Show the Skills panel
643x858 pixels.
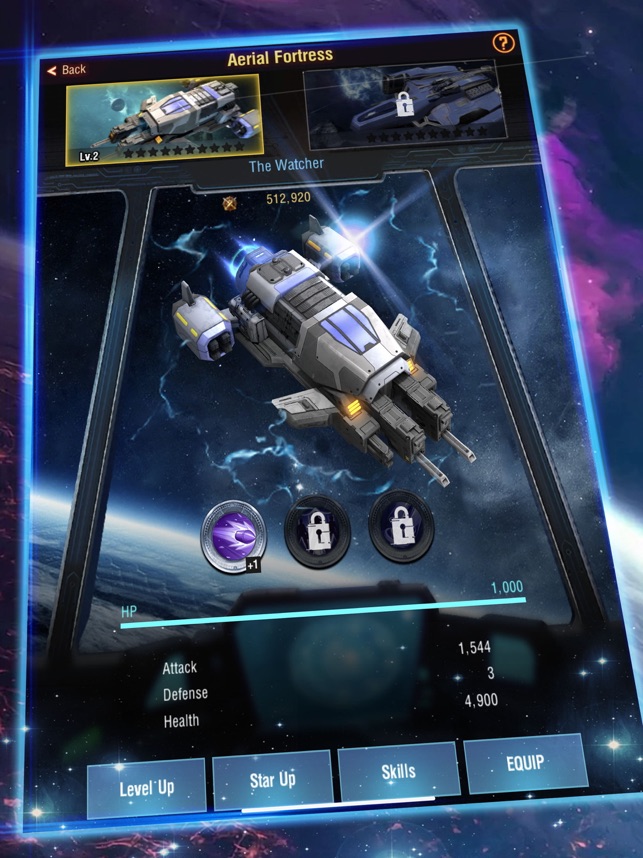coord(398,772)
